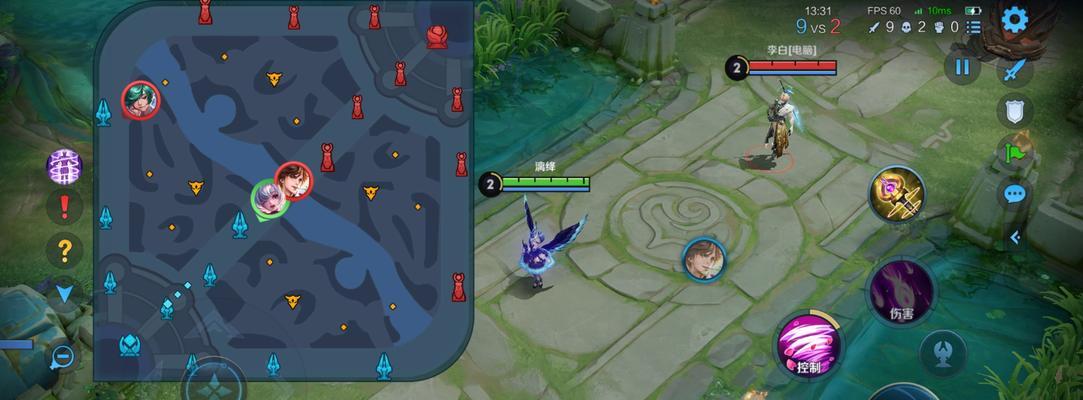Select the yellow question mark ping
Viewport: 1083px width, 400px height.
(65, 249)
